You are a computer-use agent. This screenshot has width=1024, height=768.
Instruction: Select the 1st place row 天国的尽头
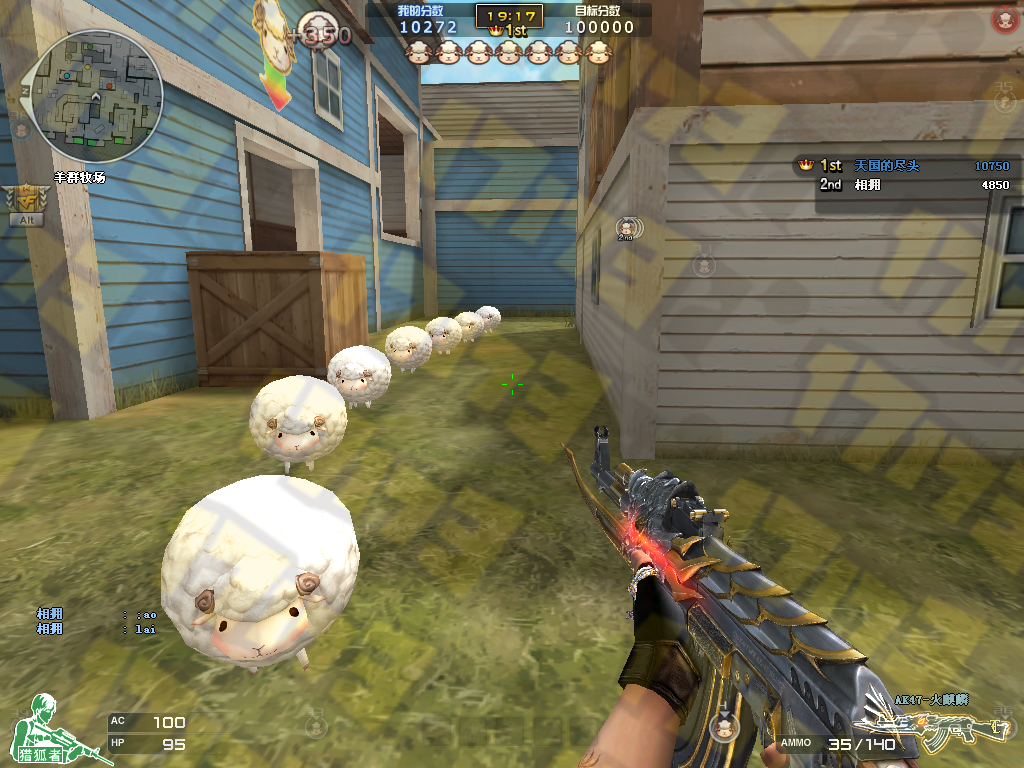(x=903, y=166)
